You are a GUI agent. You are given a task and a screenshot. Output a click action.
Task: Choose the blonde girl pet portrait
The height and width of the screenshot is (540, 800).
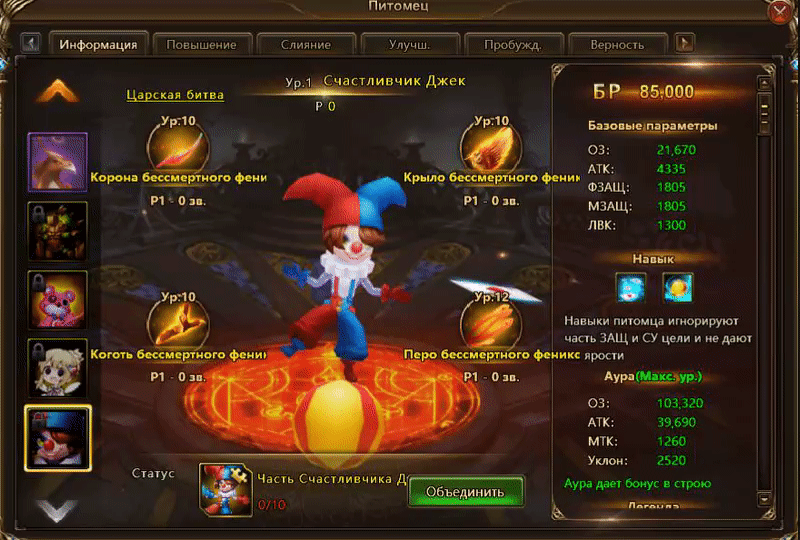click(x=57, y=367)
